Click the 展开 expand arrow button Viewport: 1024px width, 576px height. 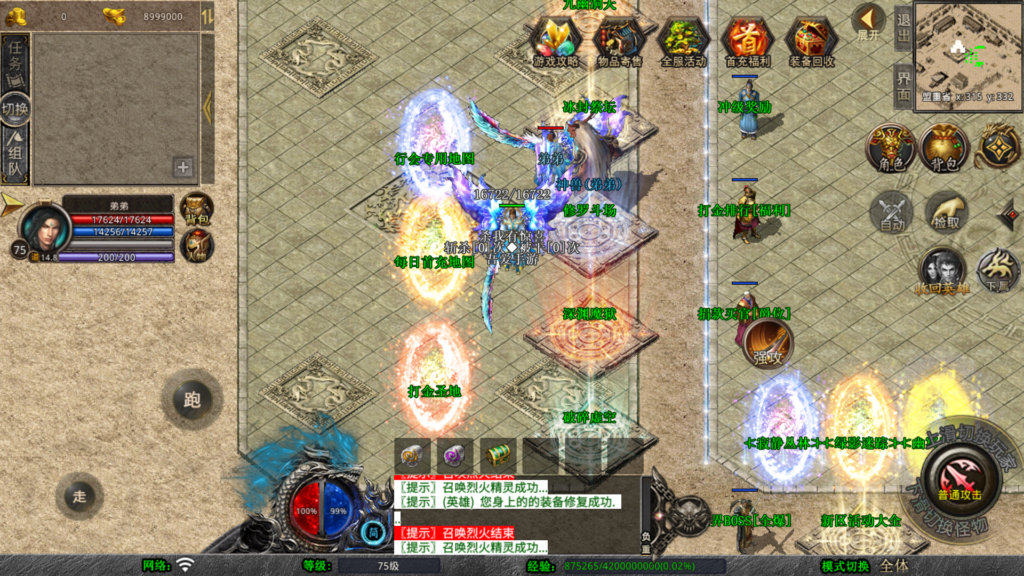click(x=868, y=20)
